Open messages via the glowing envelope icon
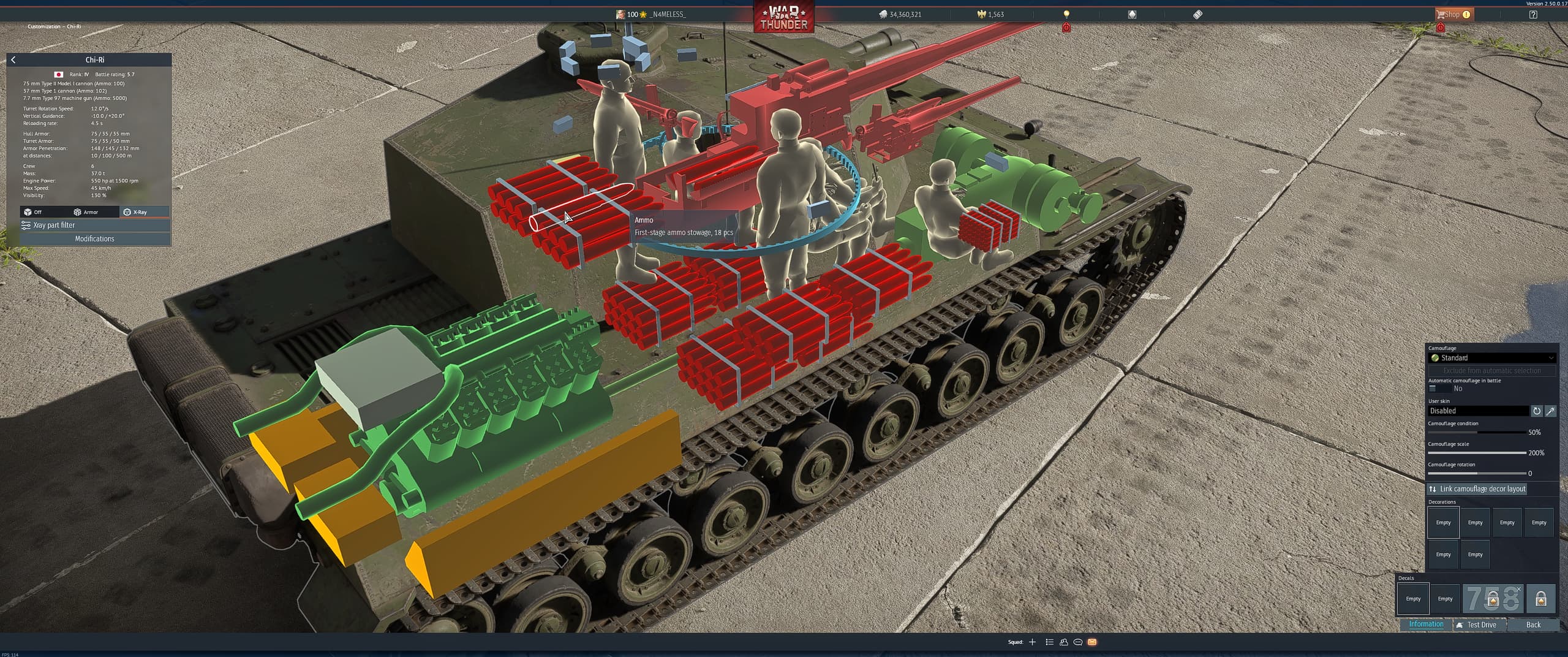This screenshot has height=657, width=1568. point(1093,642)
